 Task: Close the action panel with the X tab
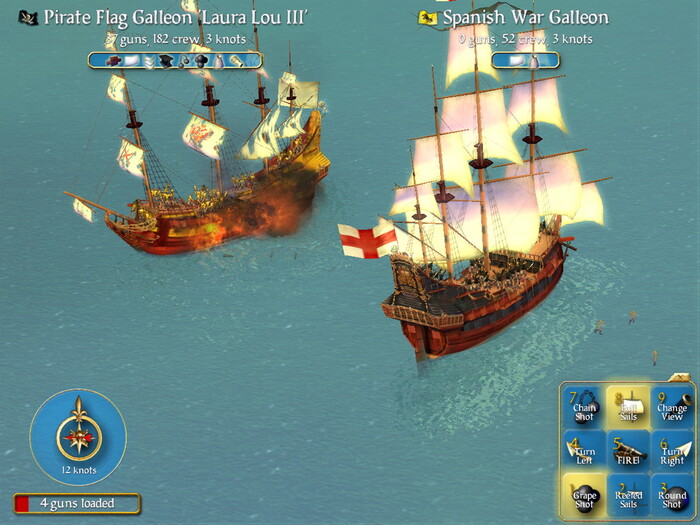coord(679,377)
